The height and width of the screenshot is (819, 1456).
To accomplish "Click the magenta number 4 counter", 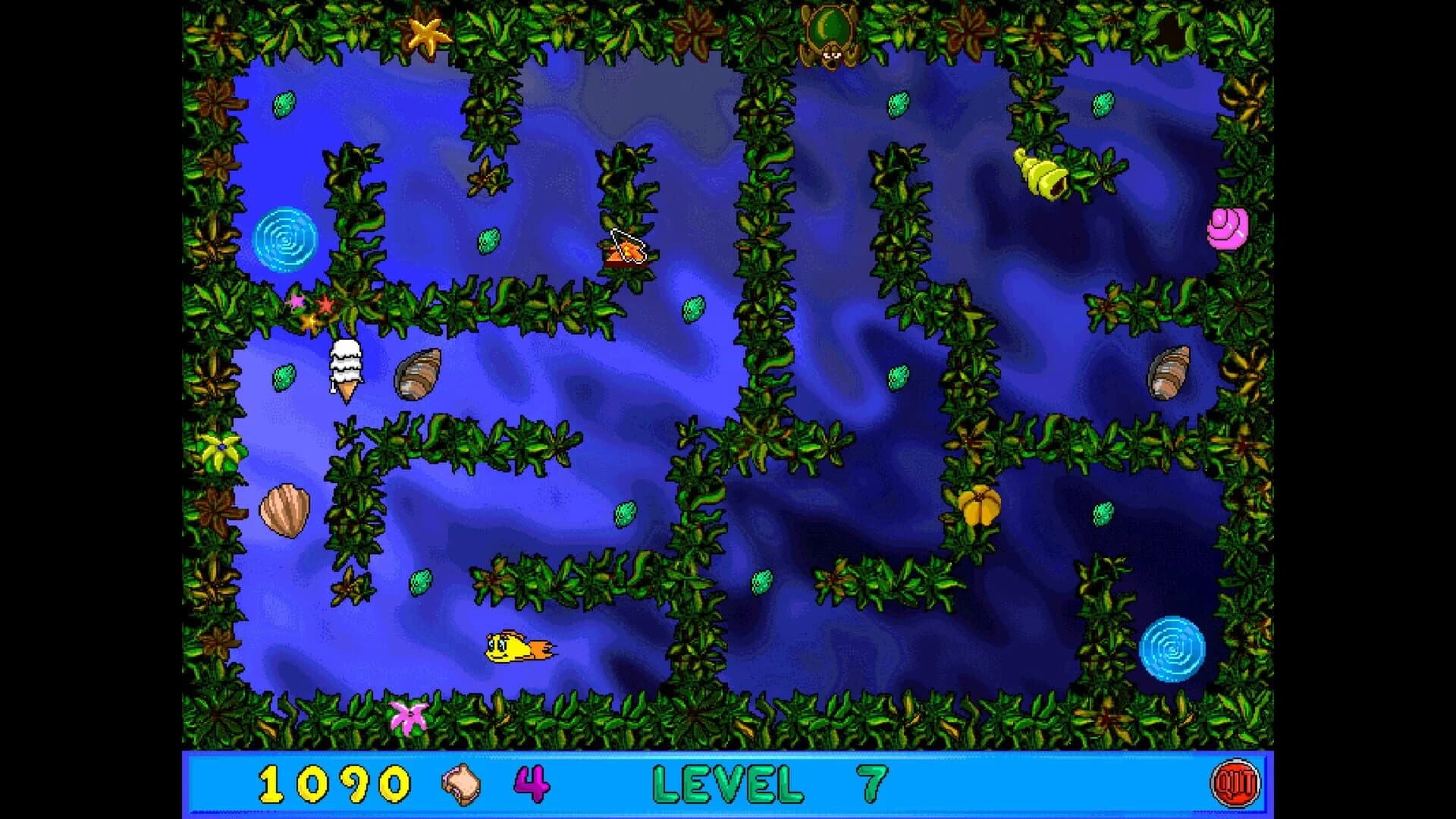I will [x=531, y=783].
